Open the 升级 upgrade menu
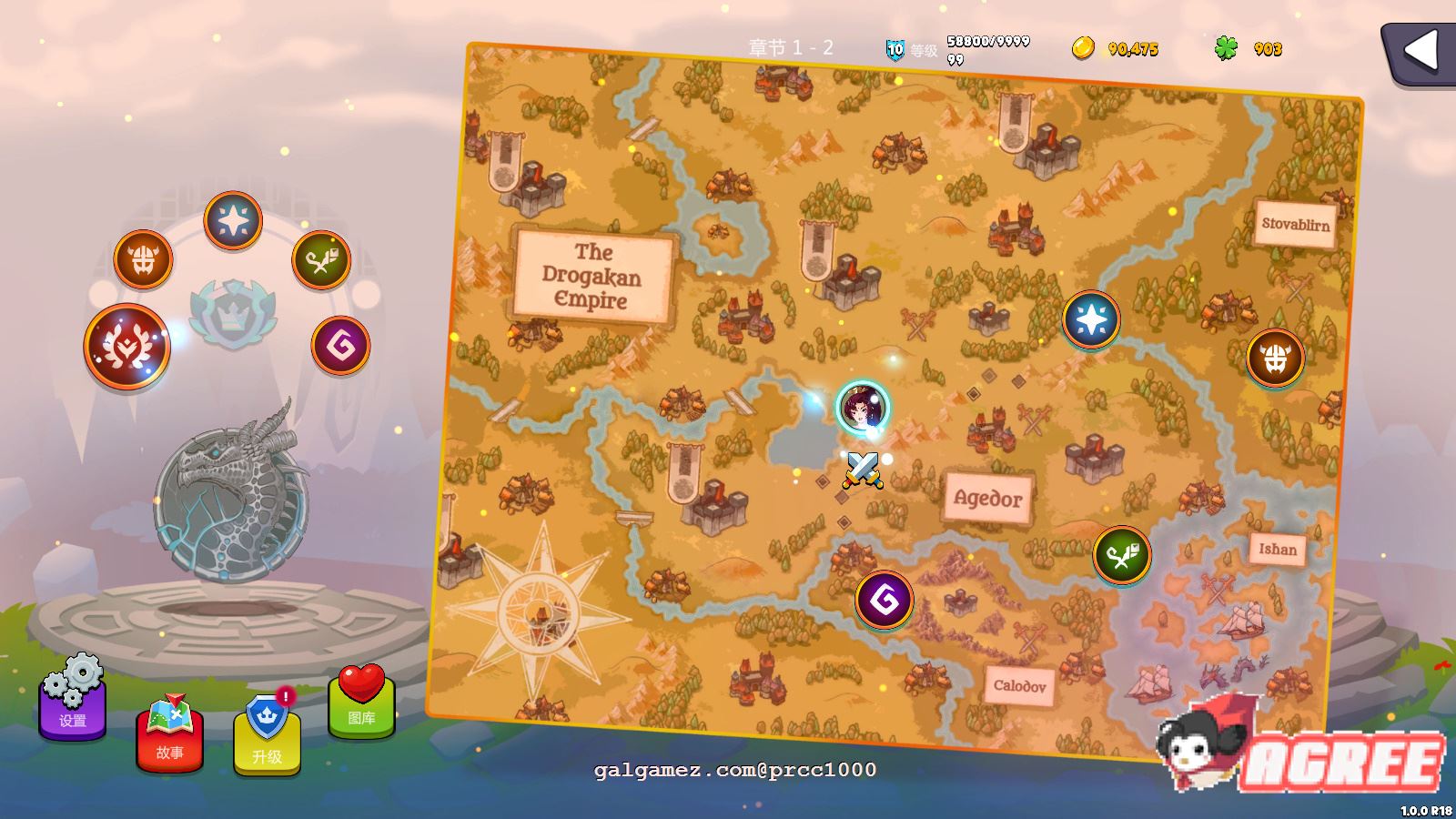This screenshot has height=819, width=1456. pos(267,737)
